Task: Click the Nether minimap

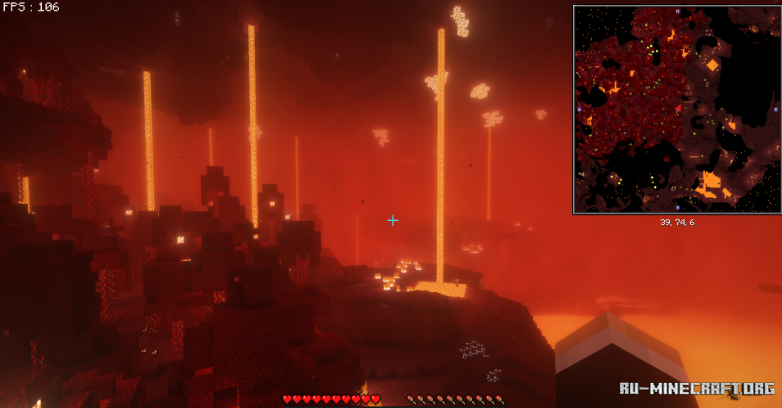Action: [676, 109]
